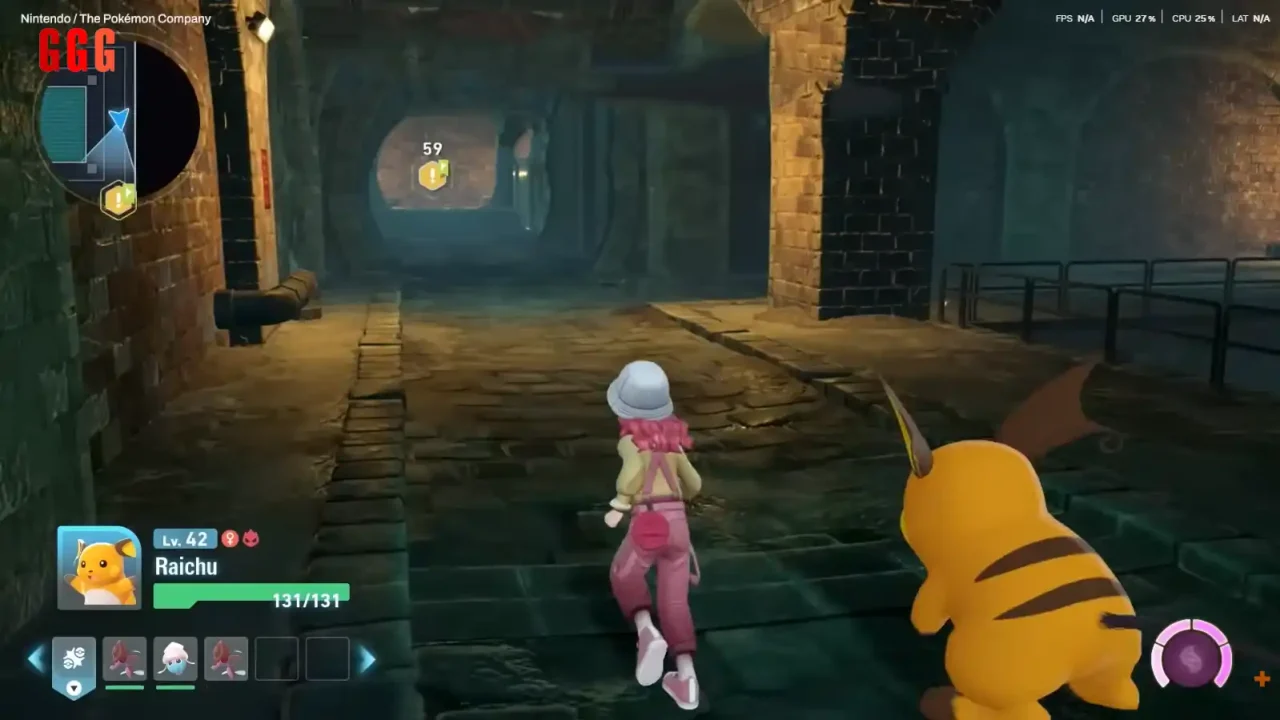The image size is (1280, 720).
Task: Click the objective marker showing 59
Action: pos(432,176)
